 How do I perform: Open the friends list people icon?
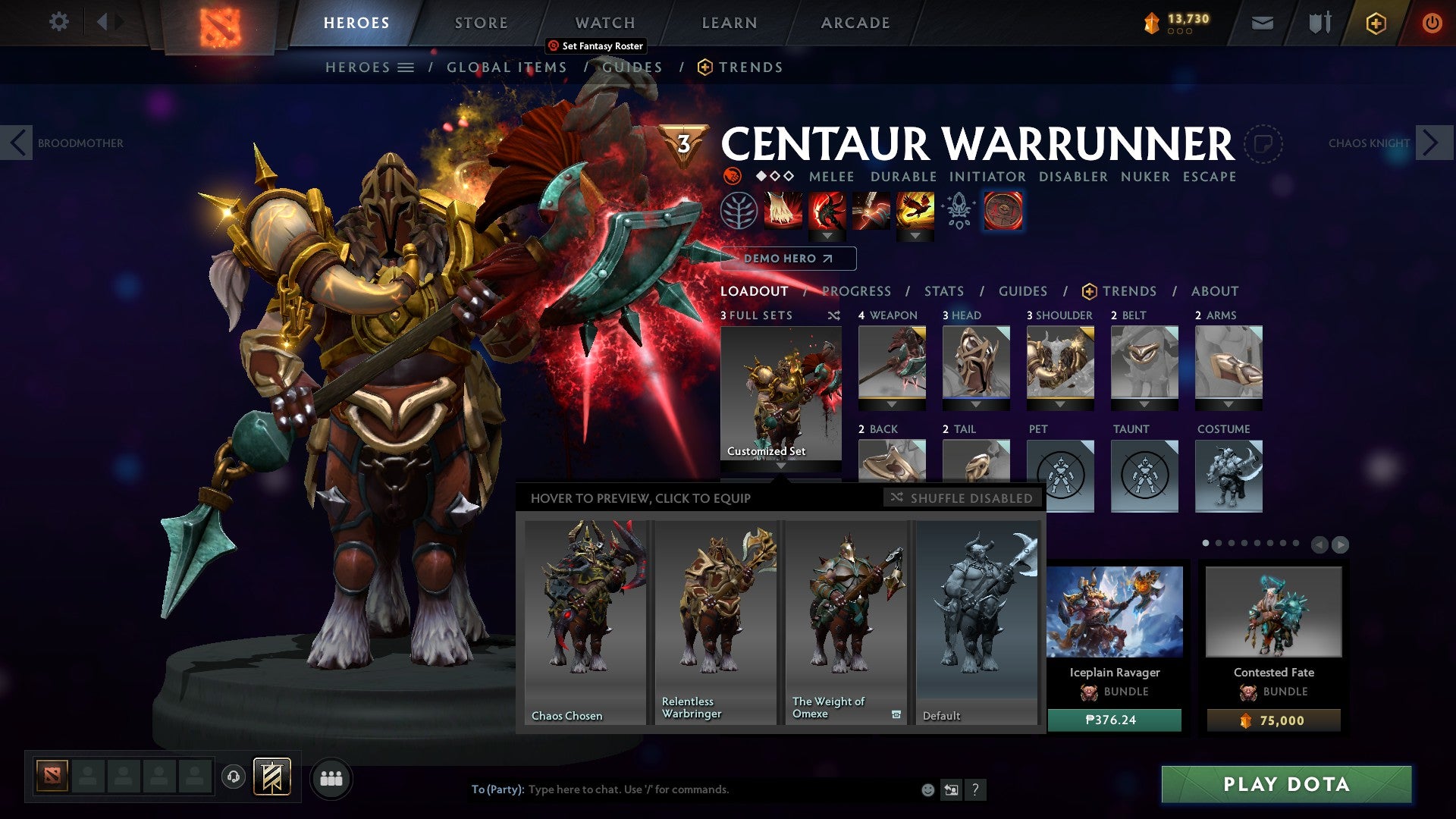(330, 778)
